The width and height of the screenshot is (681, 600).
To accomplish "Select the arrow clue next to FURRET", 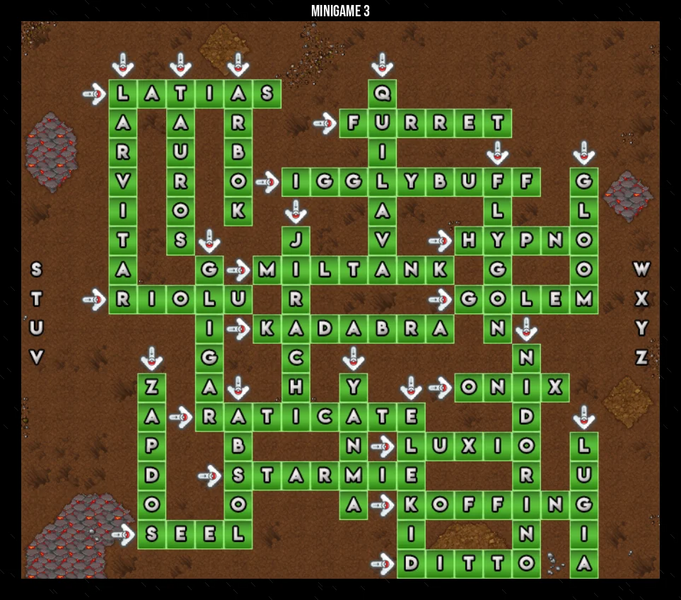I will pyautogui.click(x=325, y=124).
